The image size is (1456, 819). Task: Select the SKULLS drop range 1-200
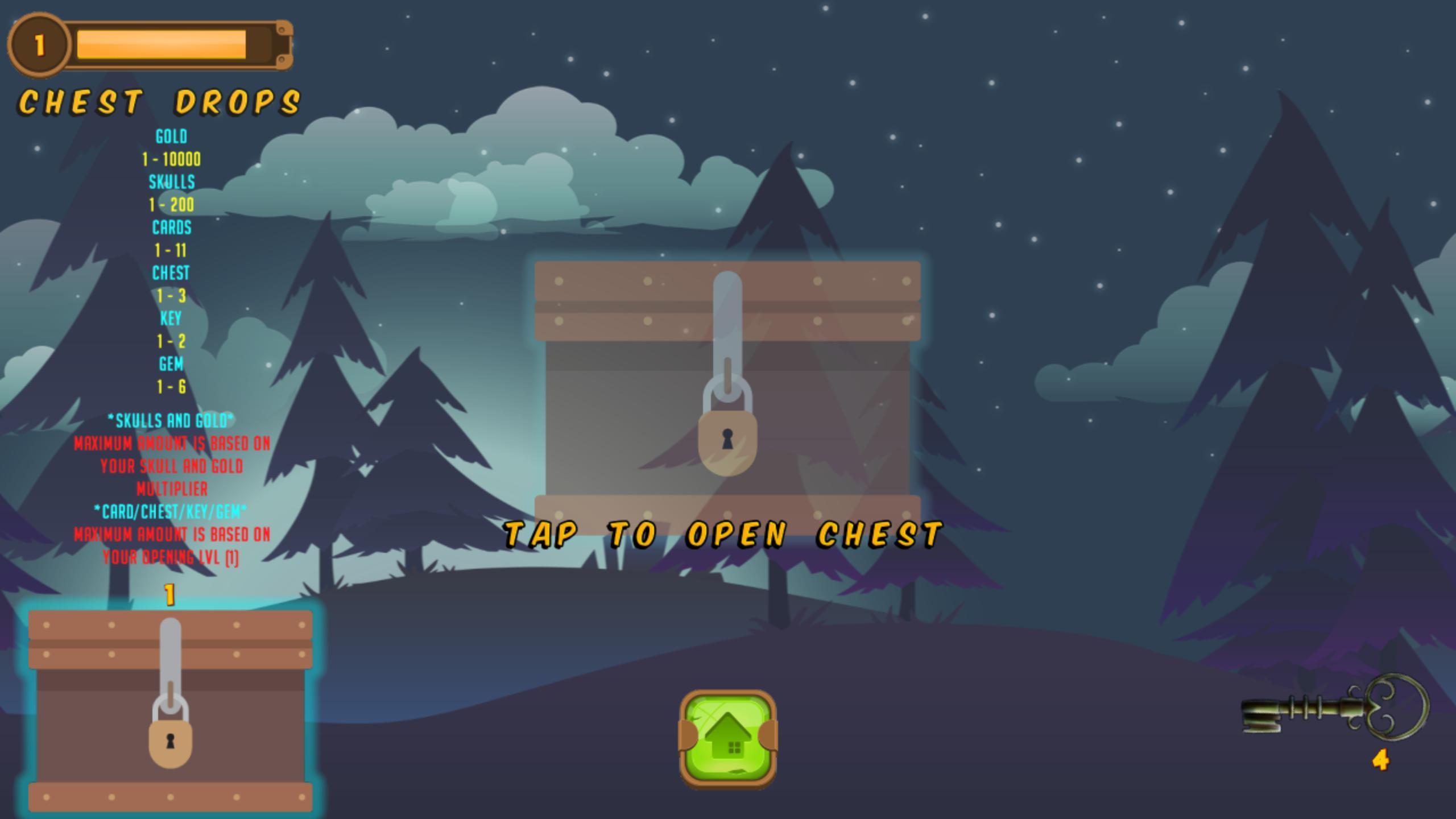pyautogui.click(x=172, y=205)
